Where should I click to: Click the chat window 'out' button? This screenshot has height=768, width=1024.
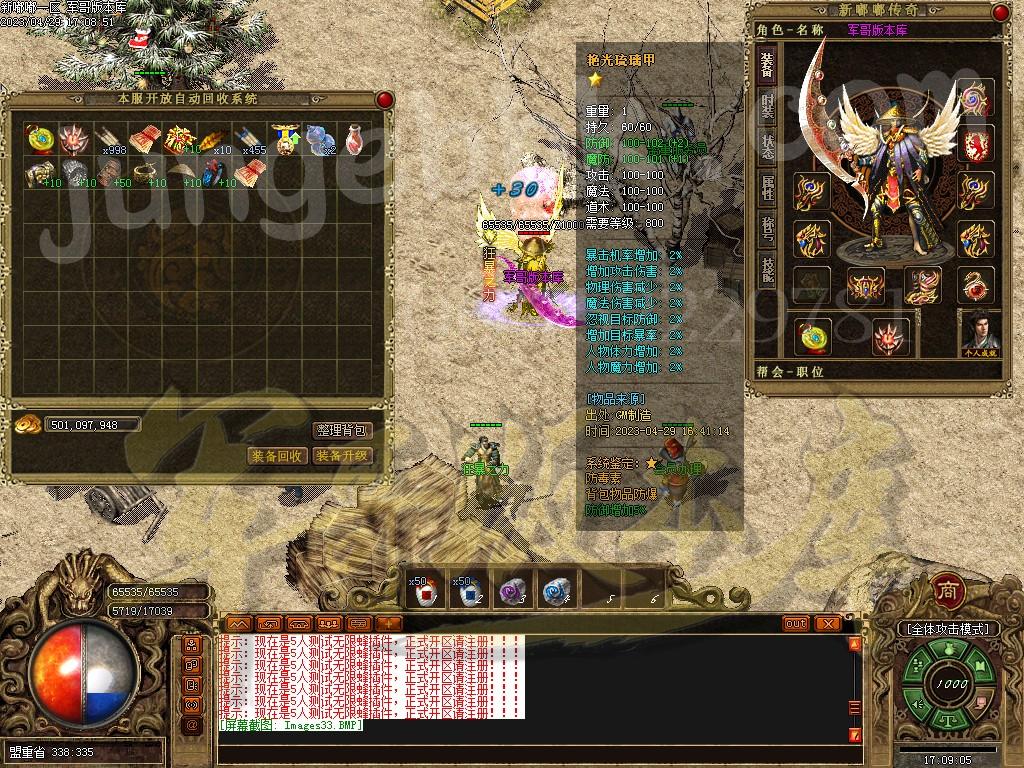[796, 623]
